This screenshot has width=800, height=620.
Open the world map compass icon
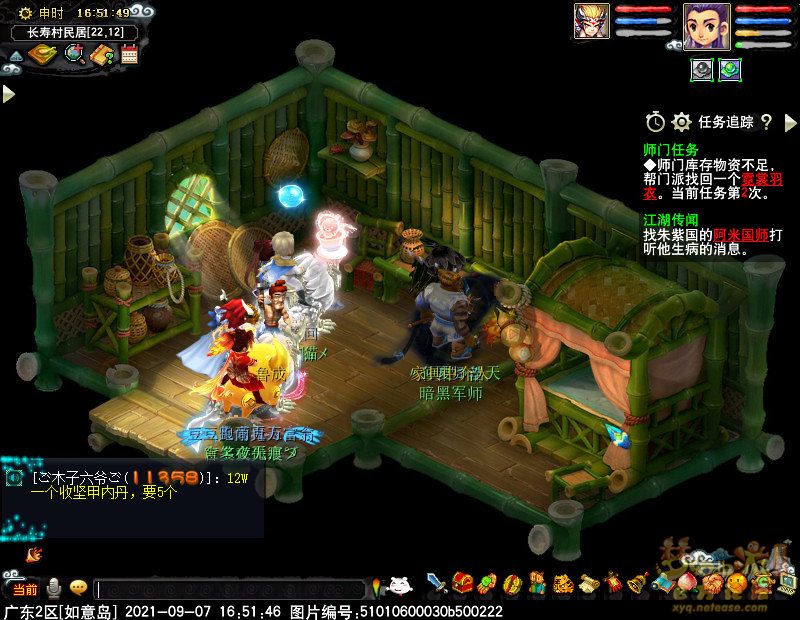tap(43, 53)
